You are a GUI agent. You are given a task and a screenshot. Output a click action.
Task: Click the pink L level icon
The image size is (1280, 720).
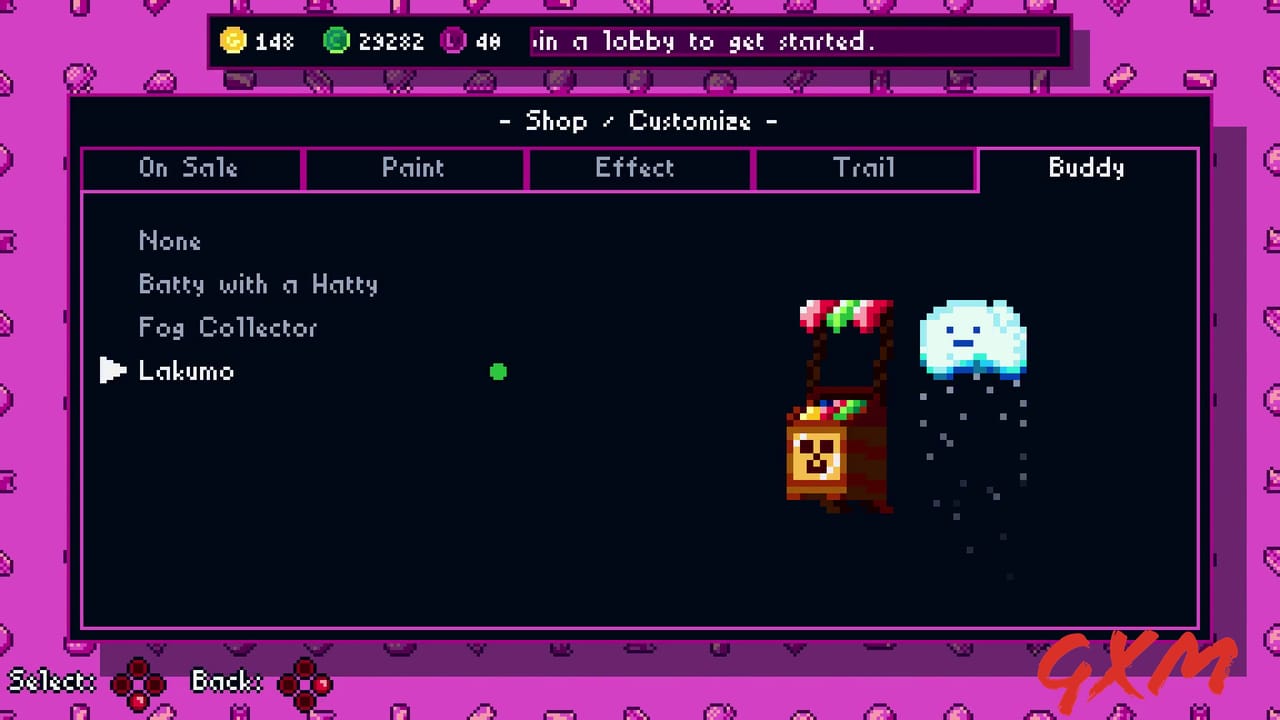[x=452, y=41]
